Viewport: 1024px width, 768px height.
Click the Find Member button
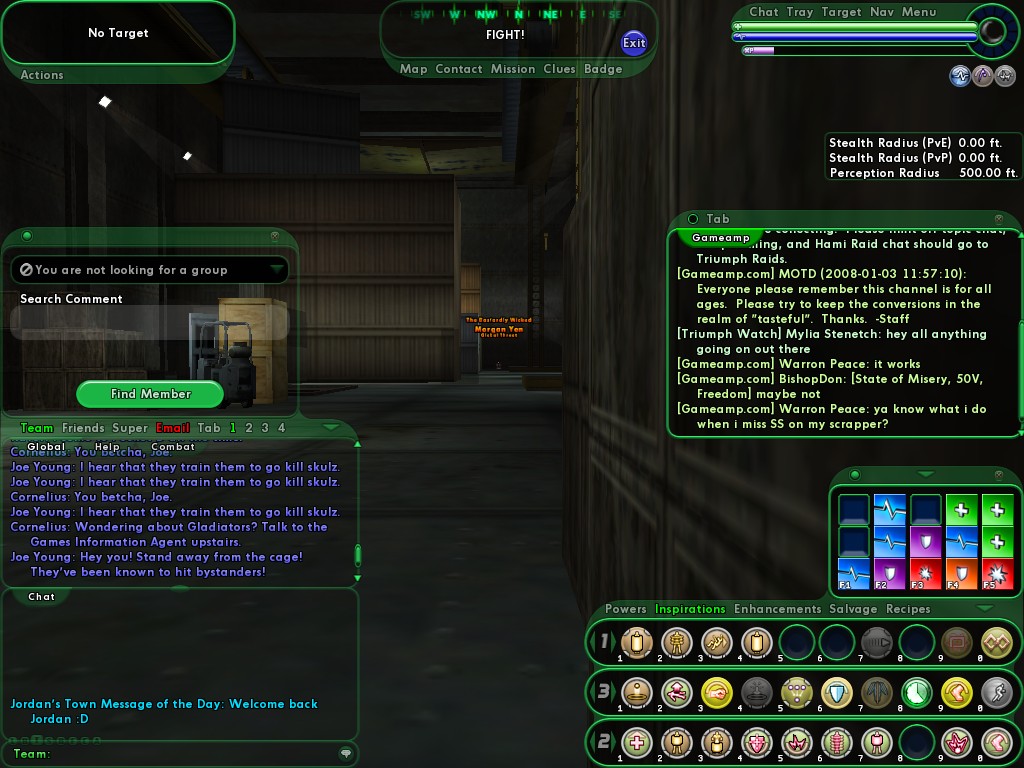[x=151, y=394]
